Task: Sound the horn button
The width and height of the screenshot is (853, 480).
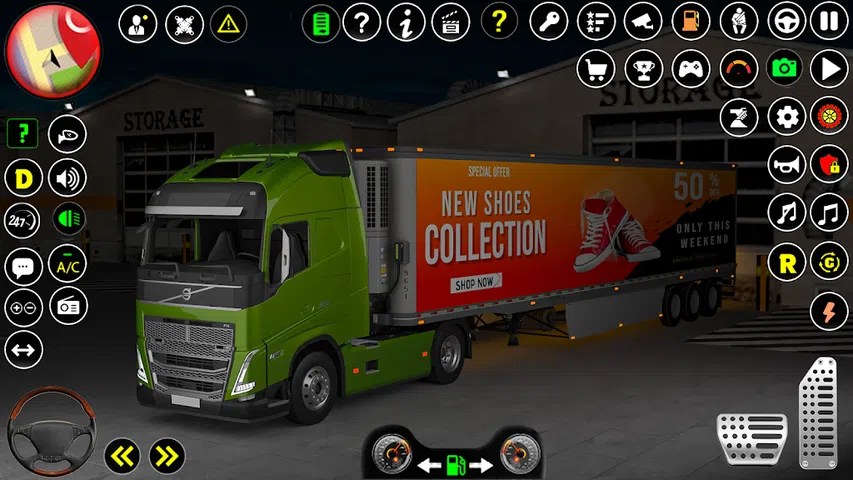Action: pos(786,164)
